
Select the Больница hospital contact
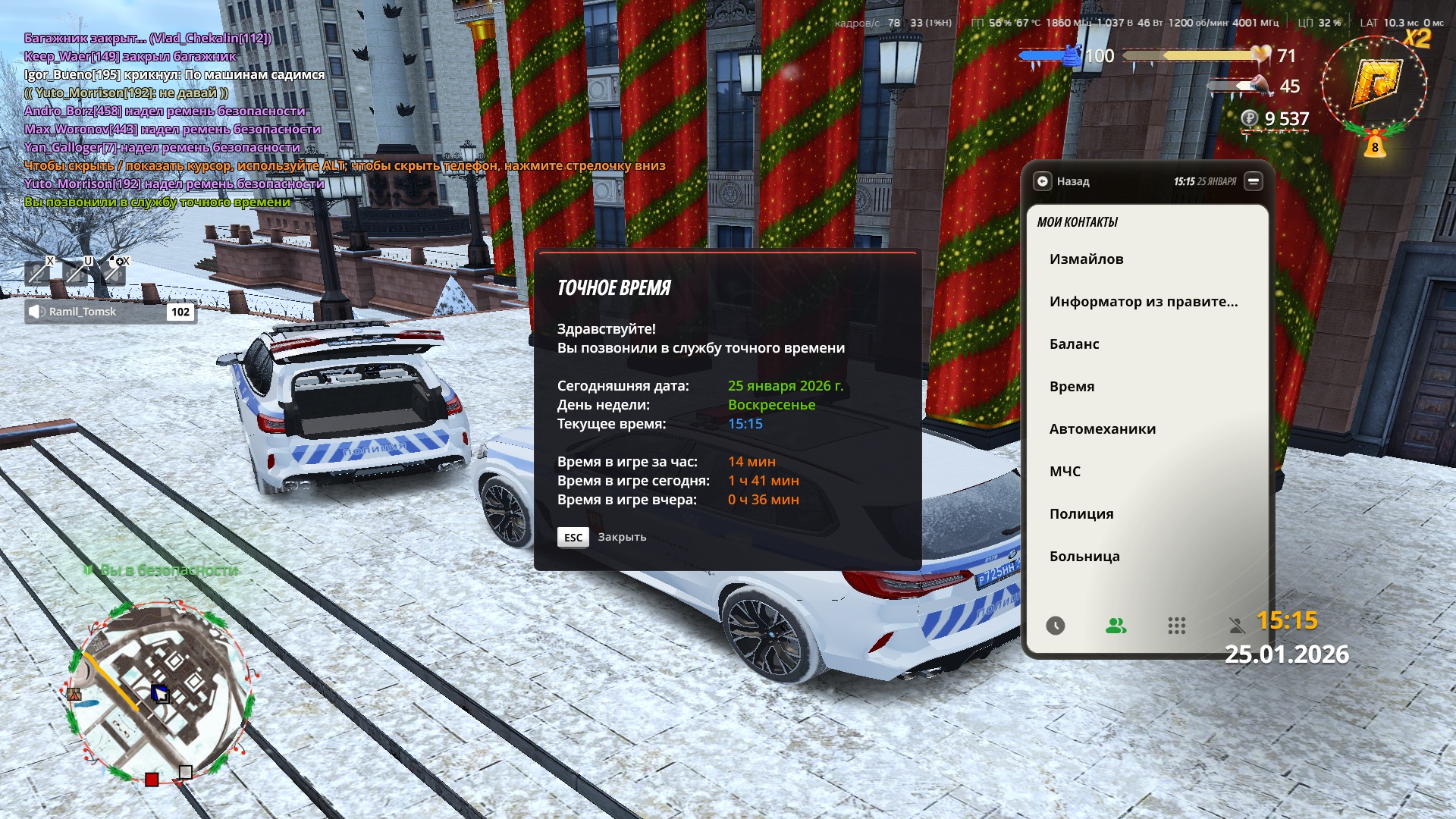[x=1084, y=557]
